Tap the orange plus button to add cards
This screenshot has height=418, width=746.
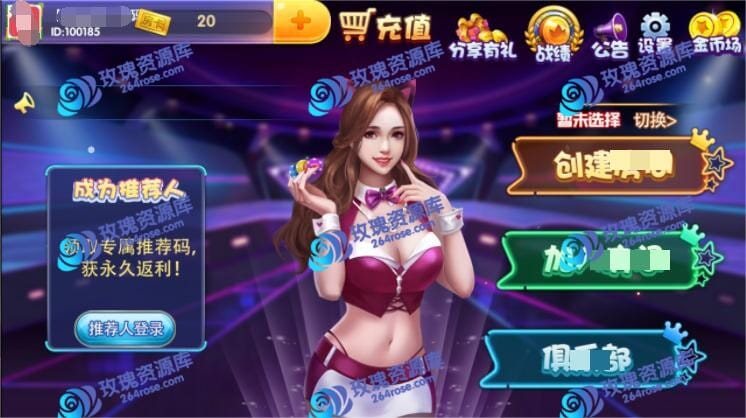pos(300,22)
